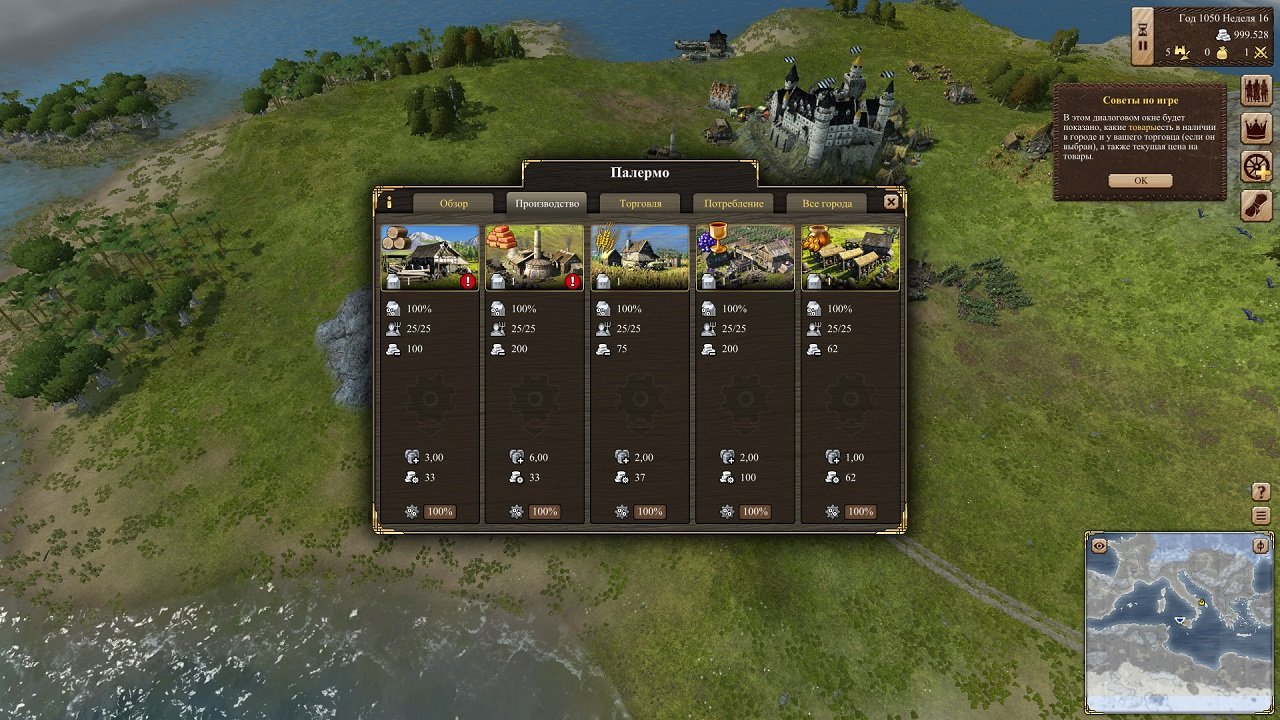1280x720 pixels.
Task: Toggle the info icon on the Palermo dialog
Action: pos(388,203)
